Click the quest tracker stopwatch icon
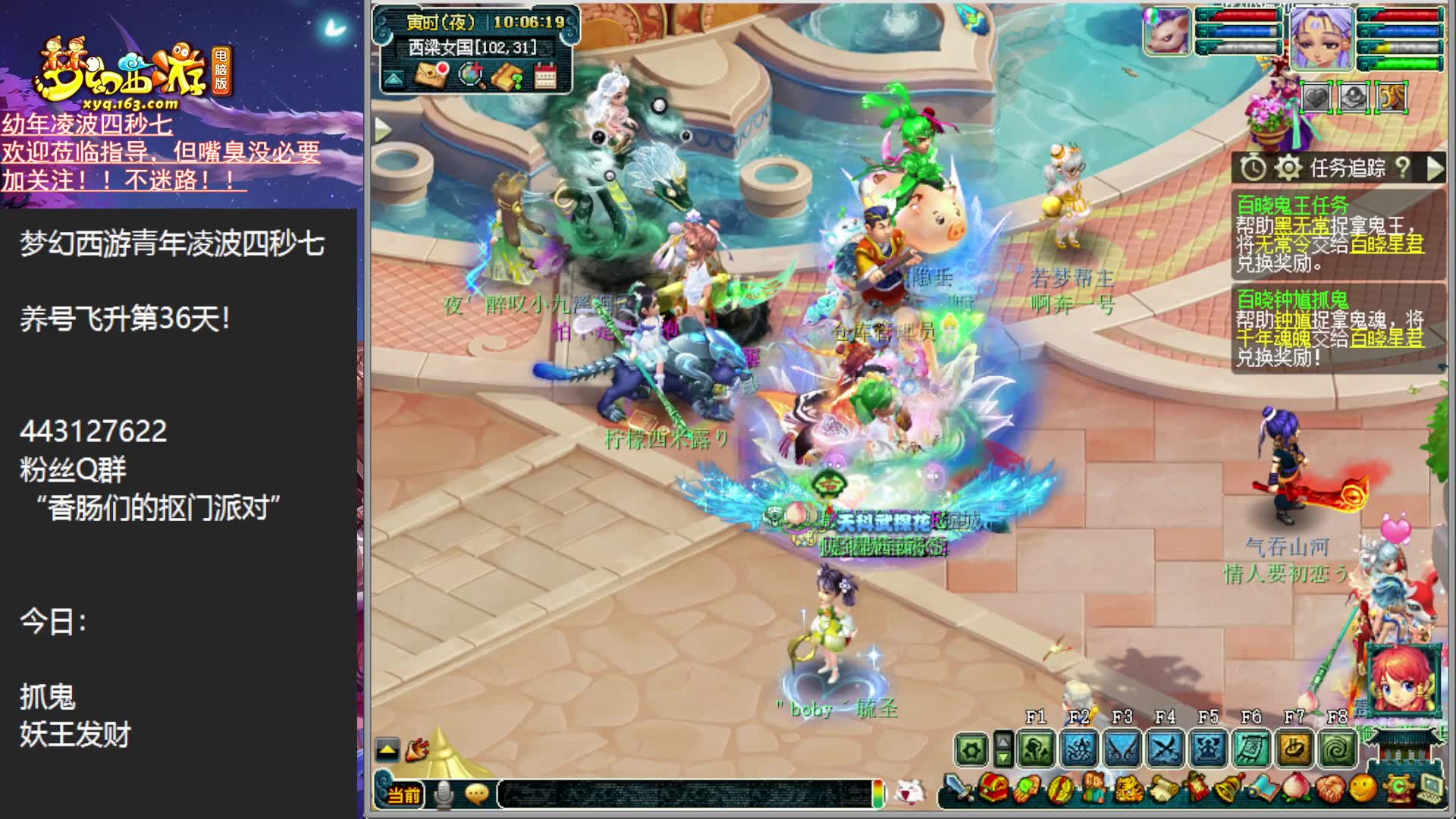Image resolution: width=1456 pixels, height=819 pixels. (x=1253, y=168)
